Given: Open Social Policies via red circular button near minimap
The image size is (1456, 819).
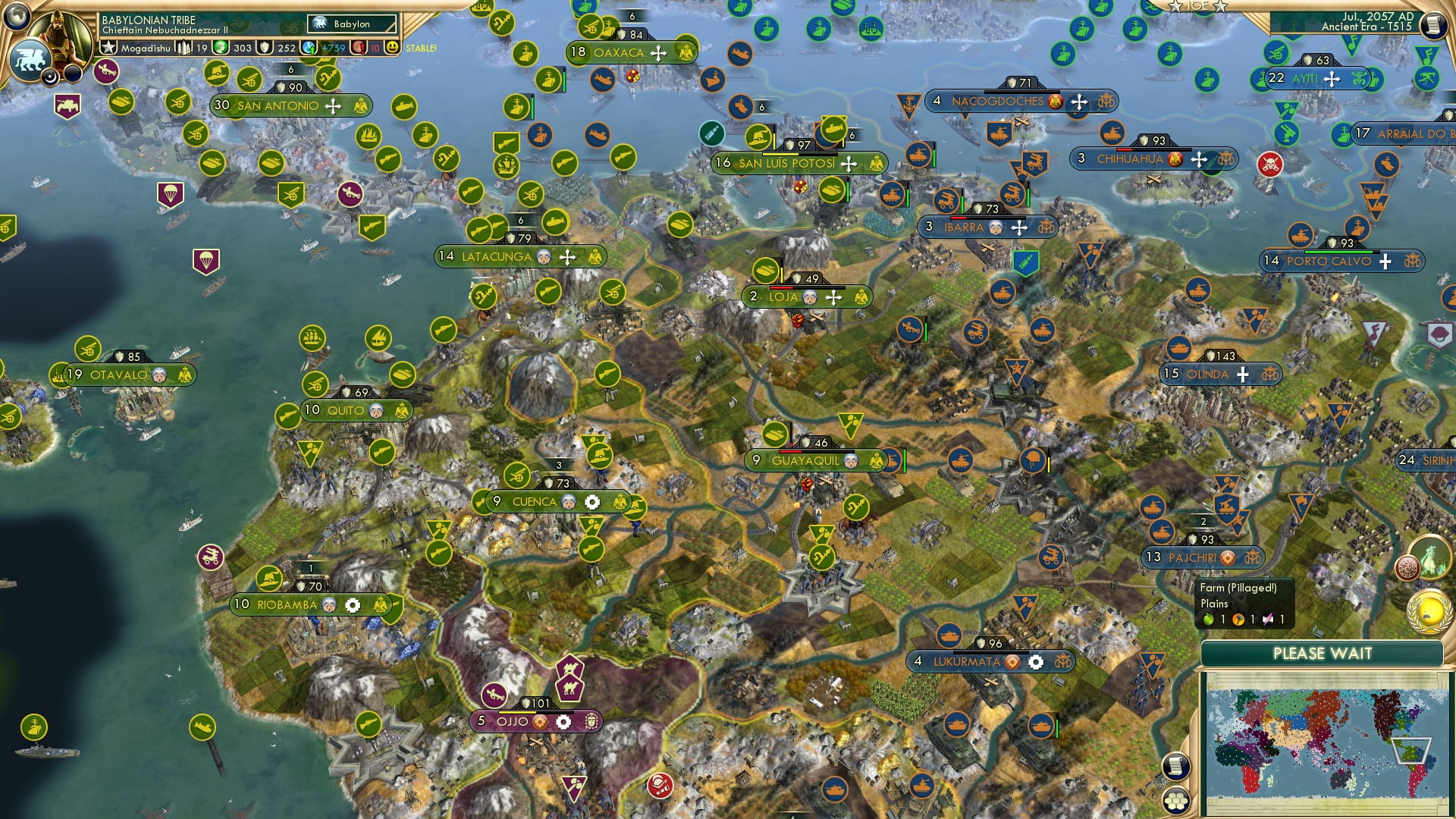Looking at the screenshot, I should click(1407, 566).
